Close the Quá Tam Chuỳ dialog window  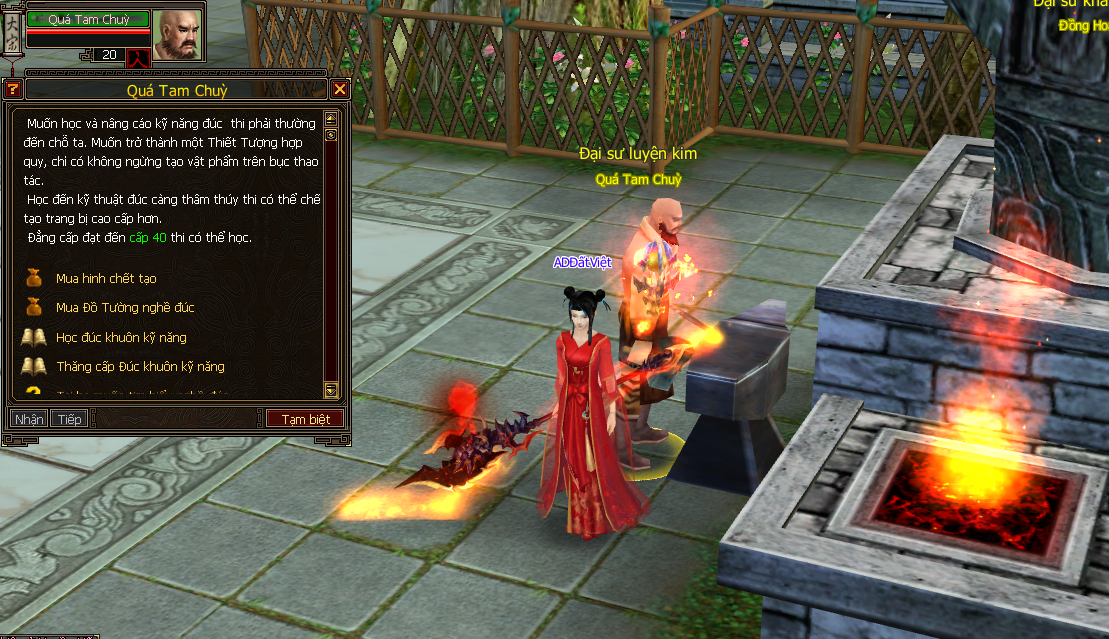(340, 90)
